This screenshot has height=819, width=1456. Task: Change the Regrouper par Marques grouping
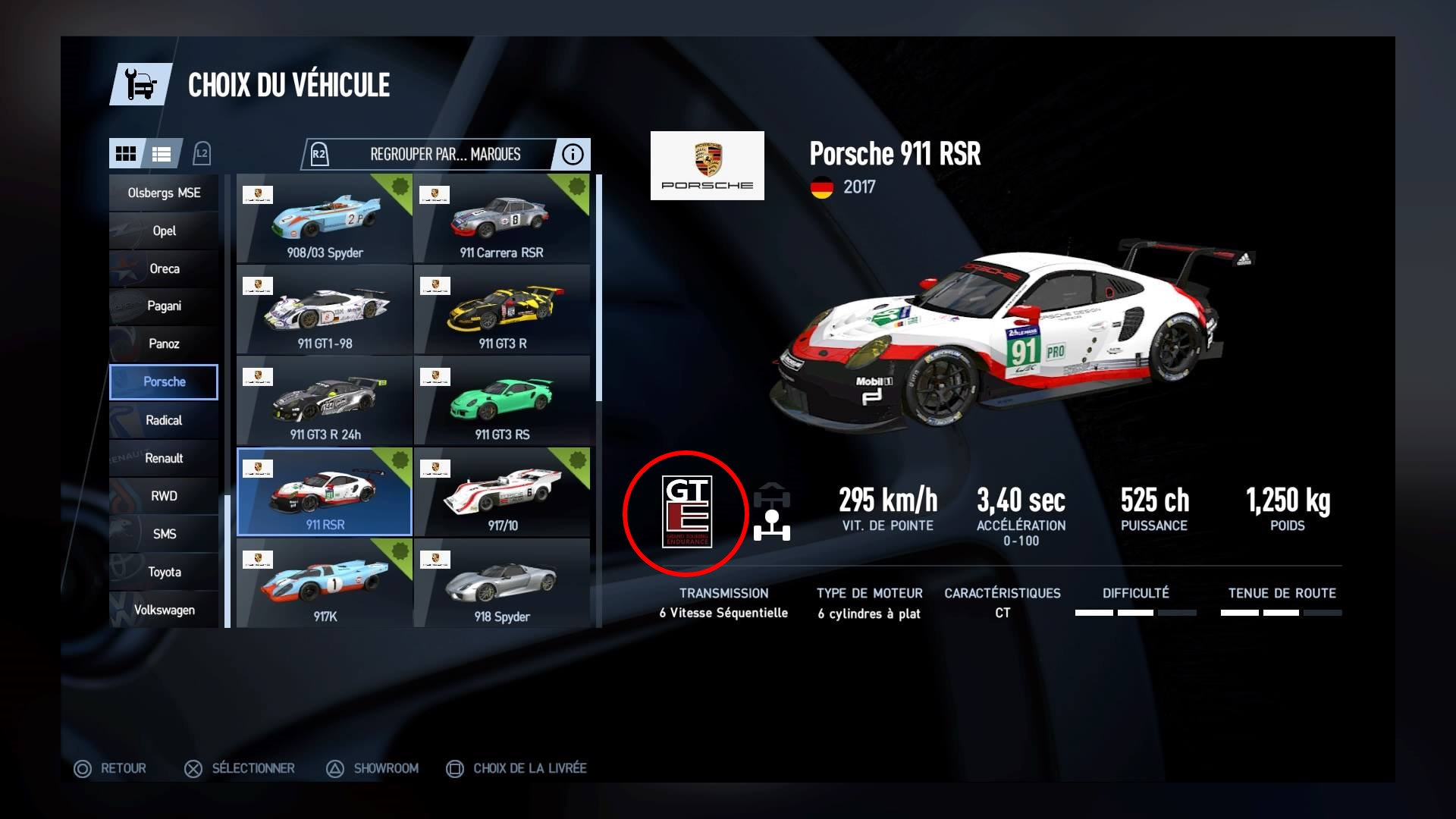(444, 155)
